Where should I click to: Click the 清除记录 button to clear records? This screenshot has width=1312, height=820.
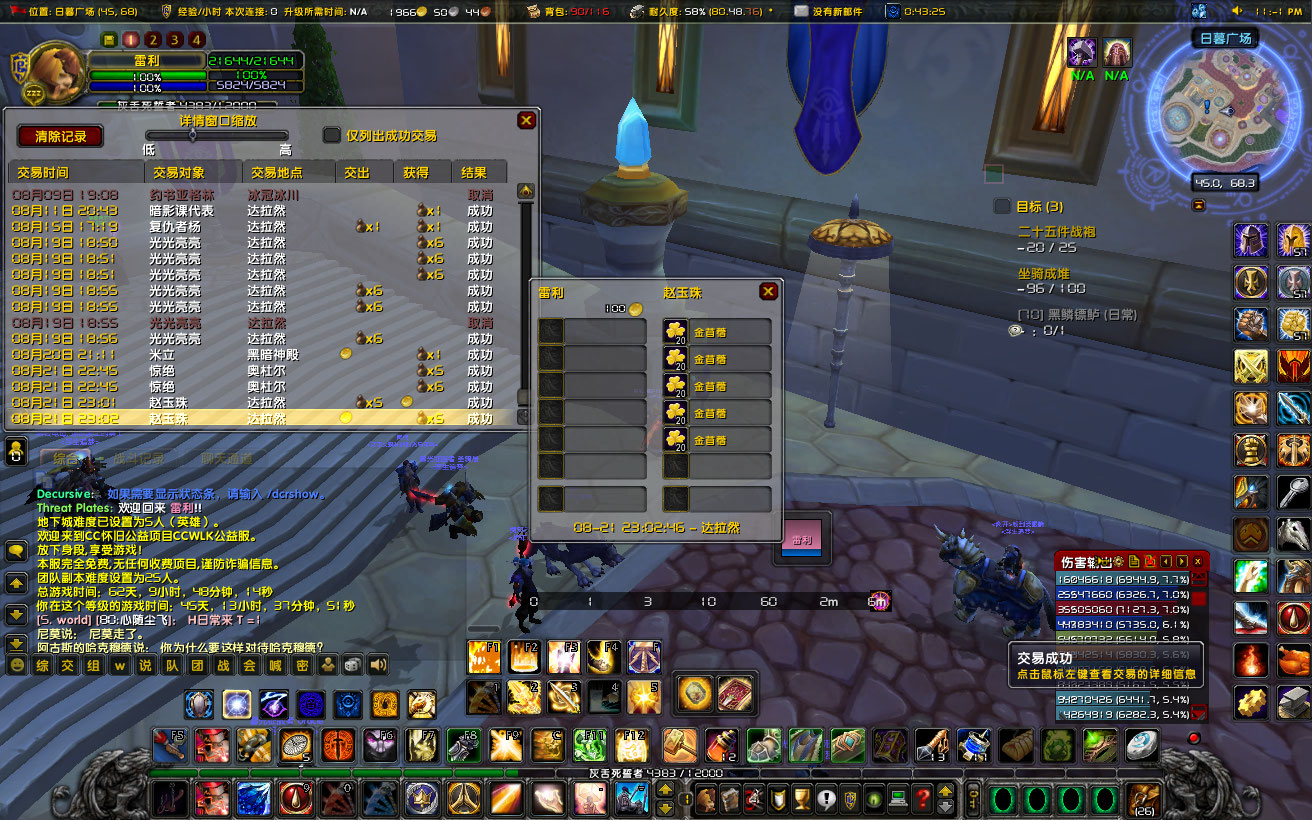(x=60, y=135)
